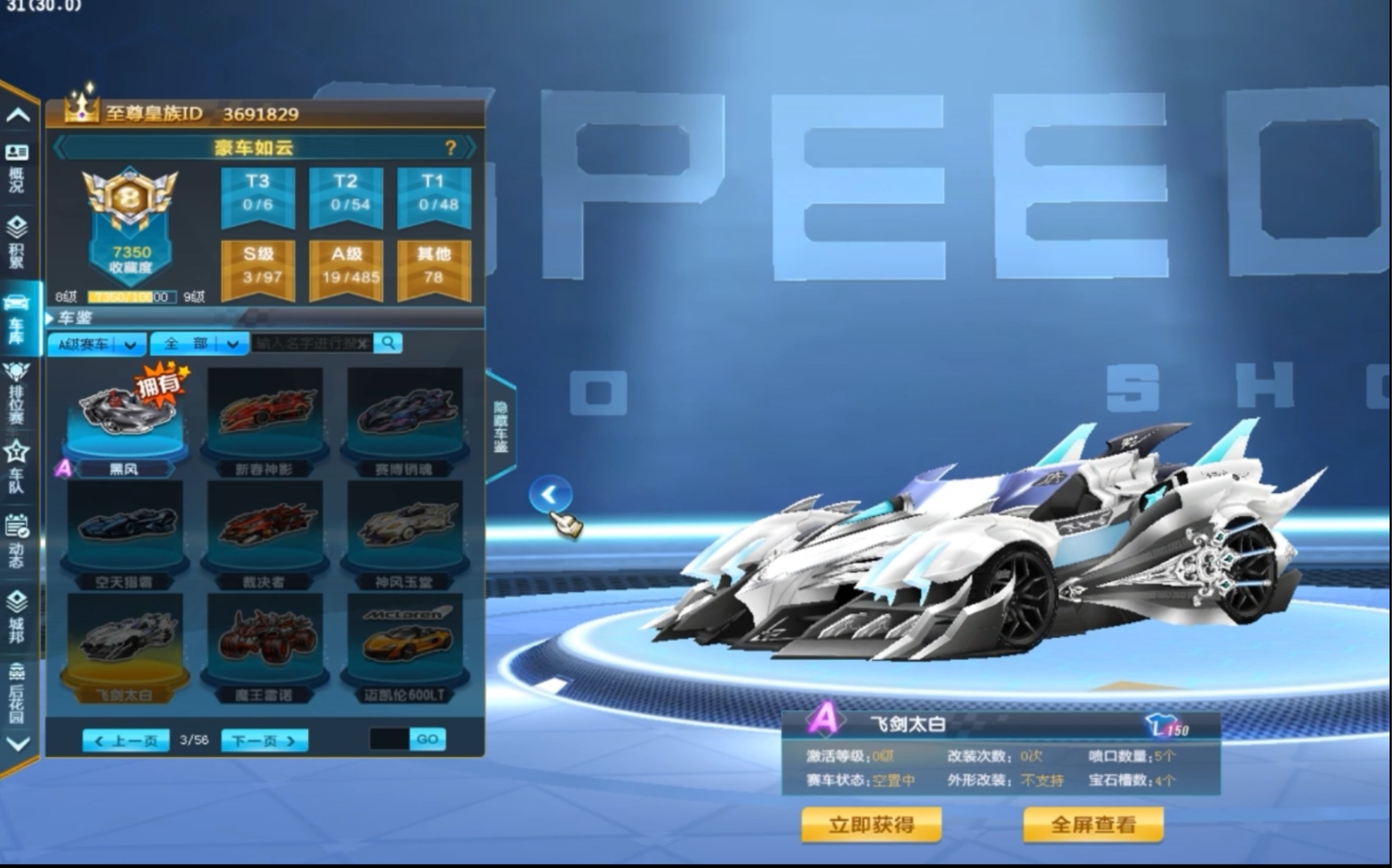Screen dimensions: 1392x868
Task: Hide the car catalog via 隐藏车鉴
Action: tap(500, 428)
